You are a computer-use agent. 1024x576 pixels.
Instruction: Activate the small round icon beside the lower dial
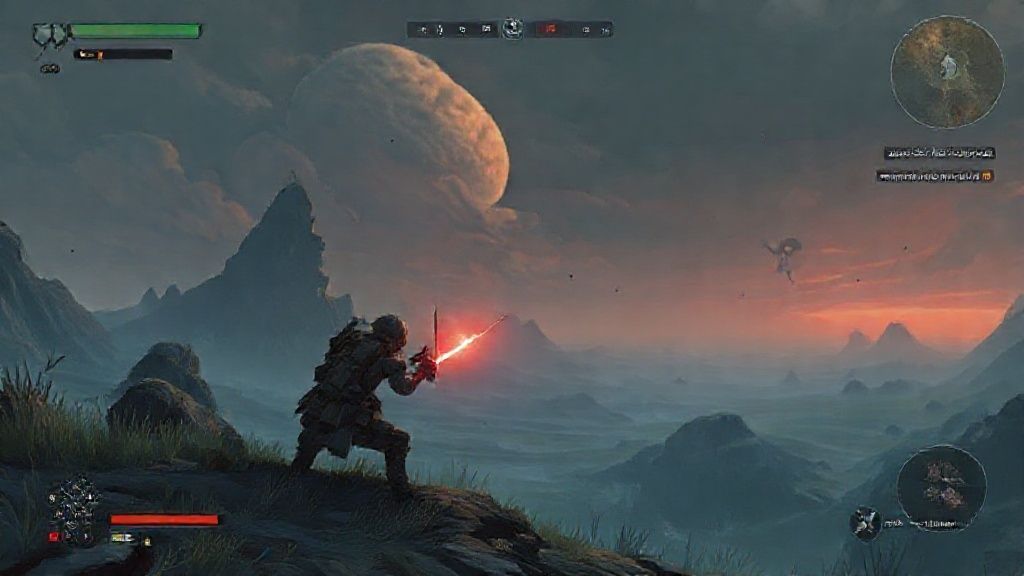click(864, 521)
